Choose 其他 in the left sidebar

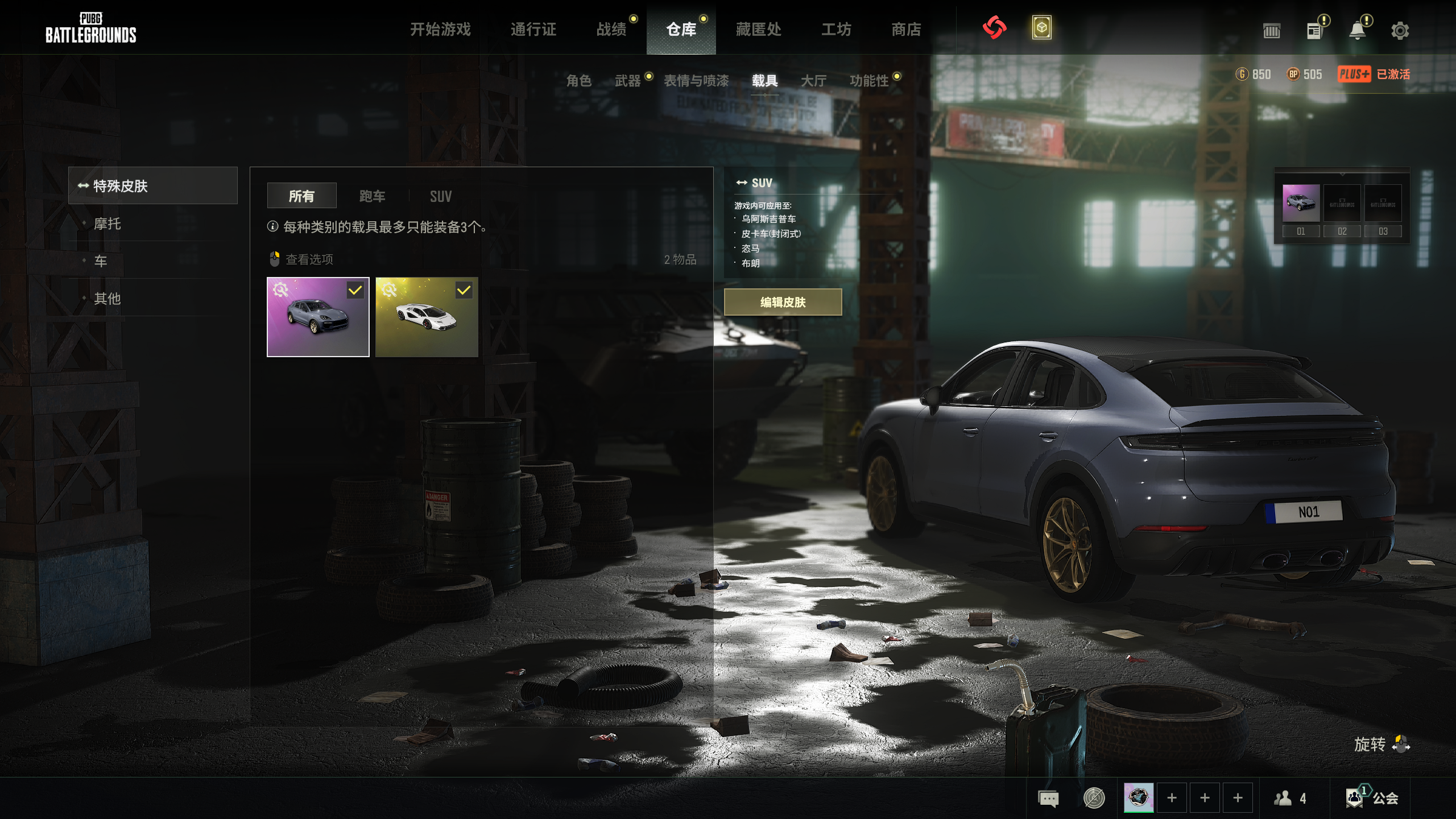point(107,299)
